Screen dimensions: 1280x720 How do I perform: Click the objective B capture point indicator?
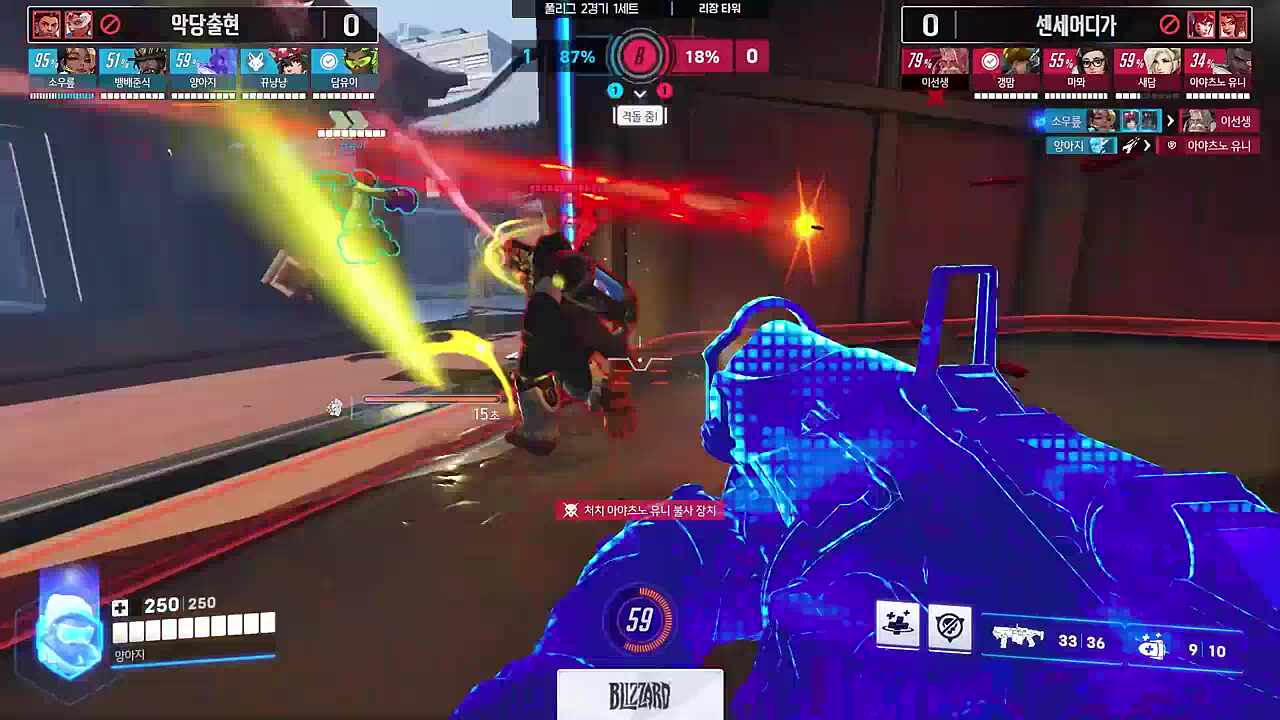640,57
